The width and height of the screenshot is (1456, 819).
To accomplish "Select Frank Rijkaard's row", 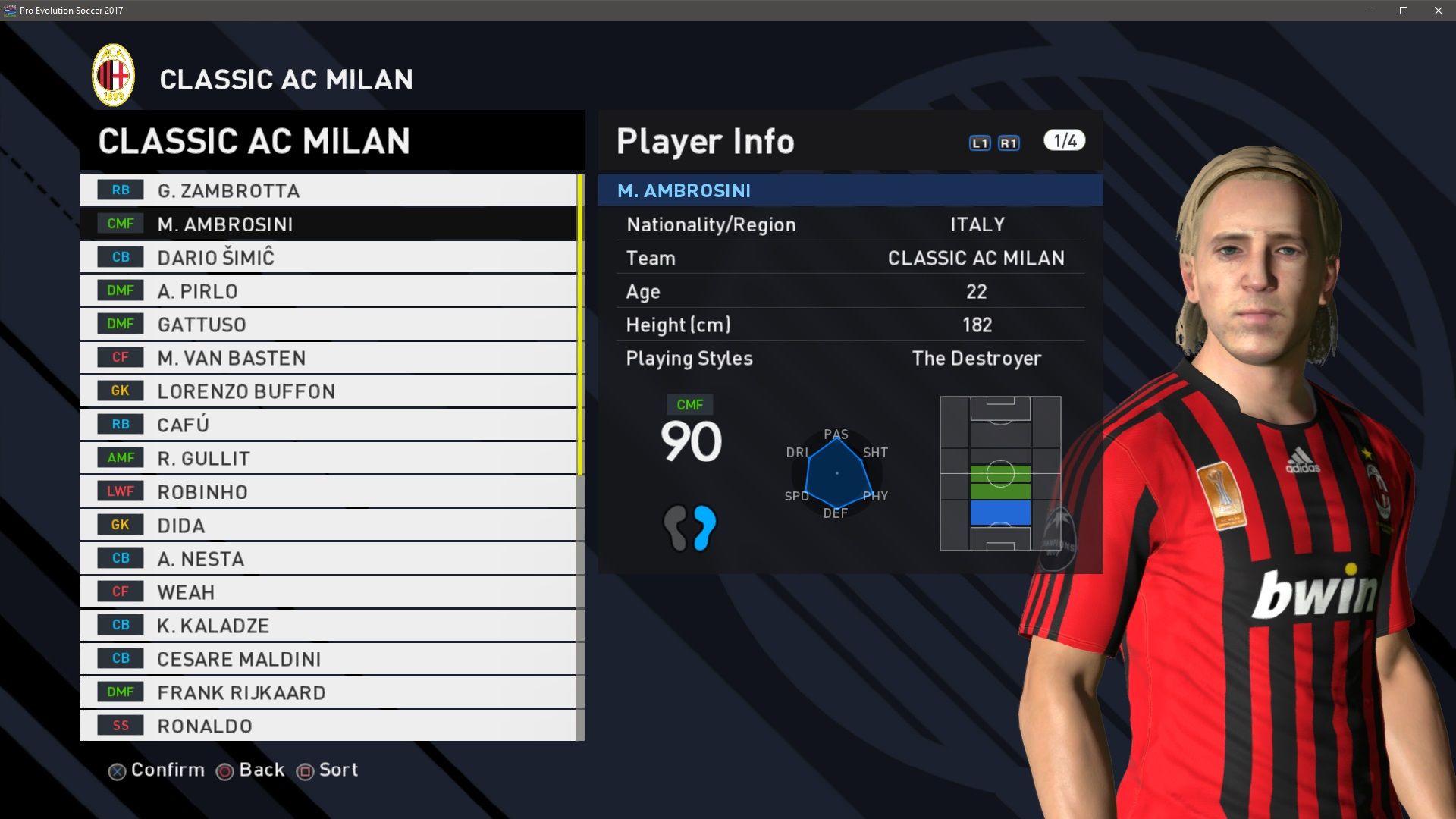I will 327,692.
